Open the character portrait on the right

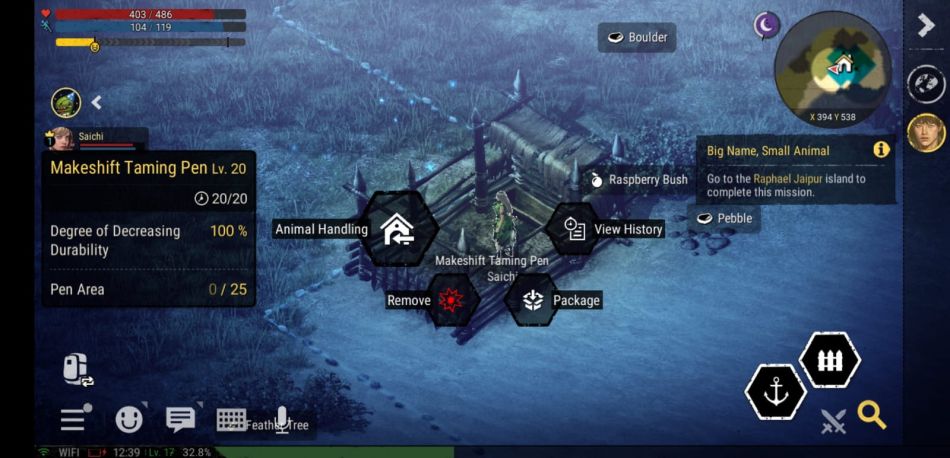(926, 132)
